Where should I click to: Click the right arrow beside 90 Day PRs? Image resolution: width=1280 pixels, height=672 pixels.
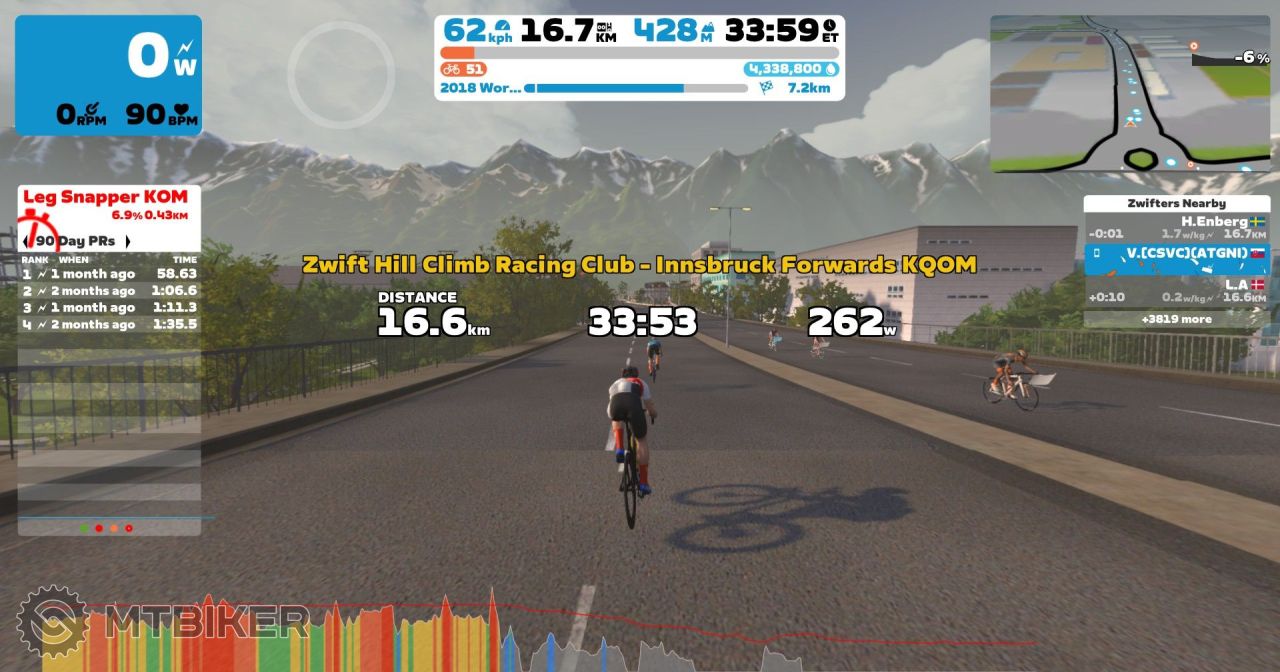click(128, 241)
